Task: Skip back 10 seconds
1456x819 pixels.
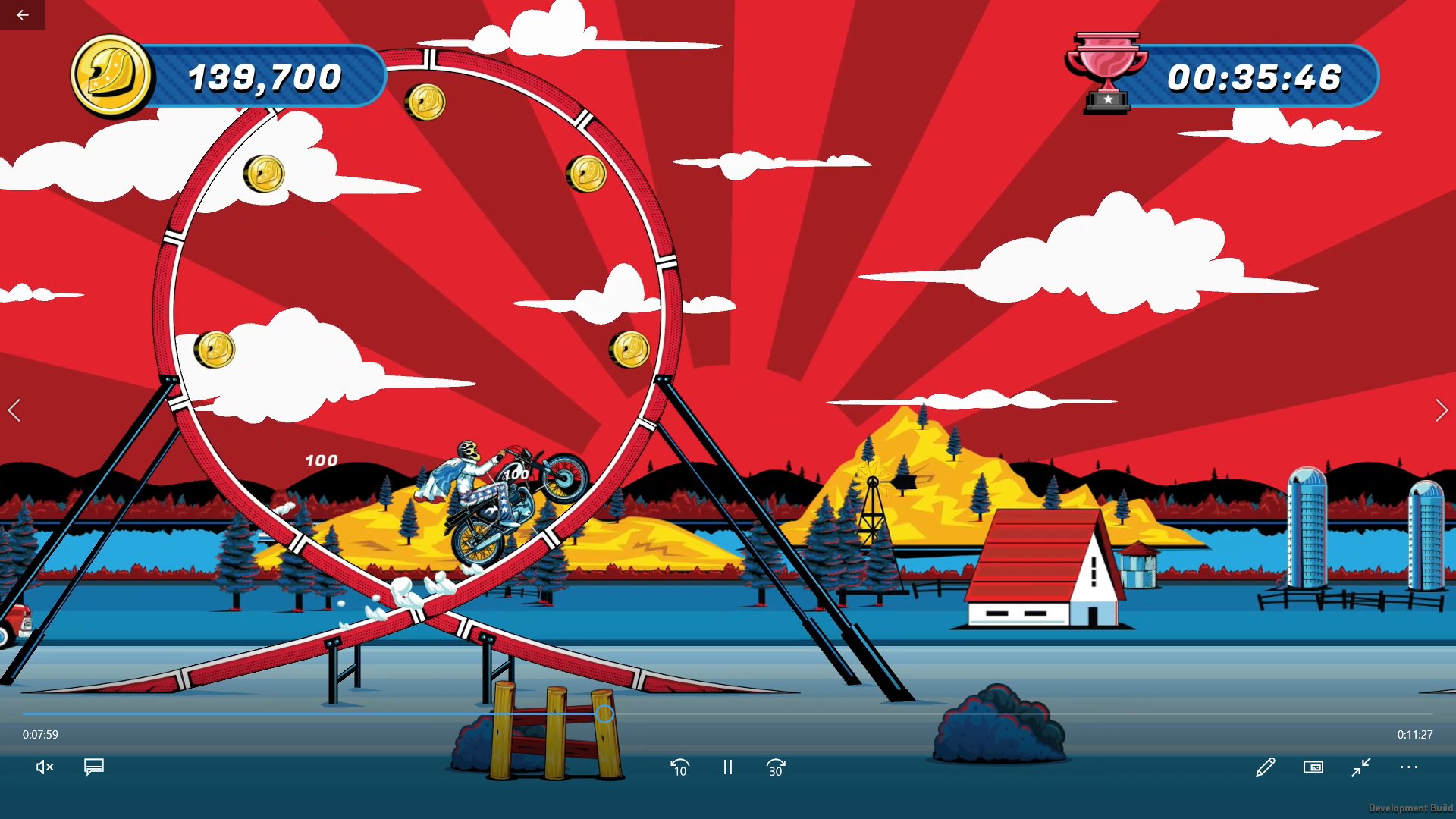Action: point(679,767)
